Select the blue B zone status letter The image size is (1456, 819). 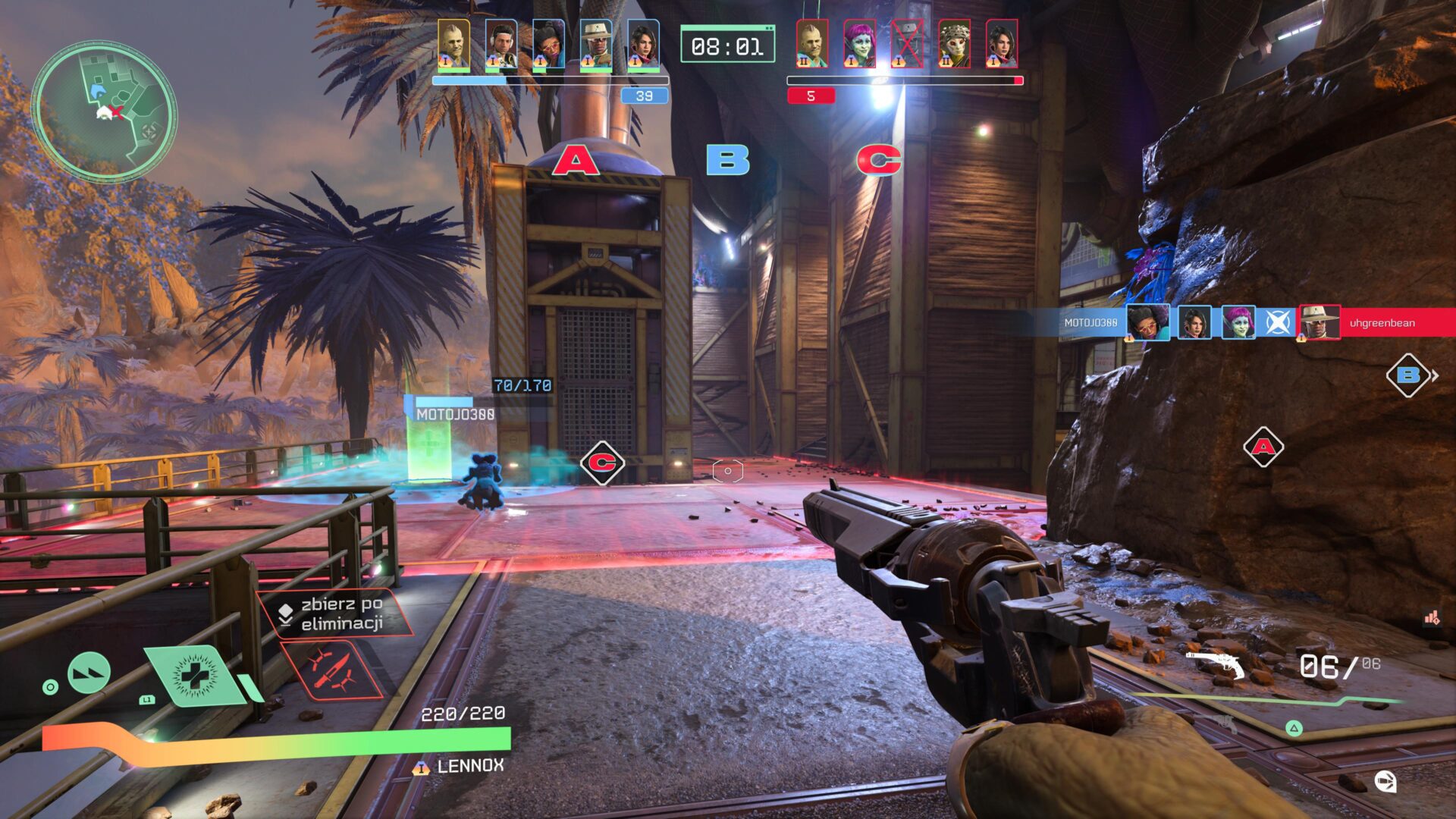pos(728,160)
